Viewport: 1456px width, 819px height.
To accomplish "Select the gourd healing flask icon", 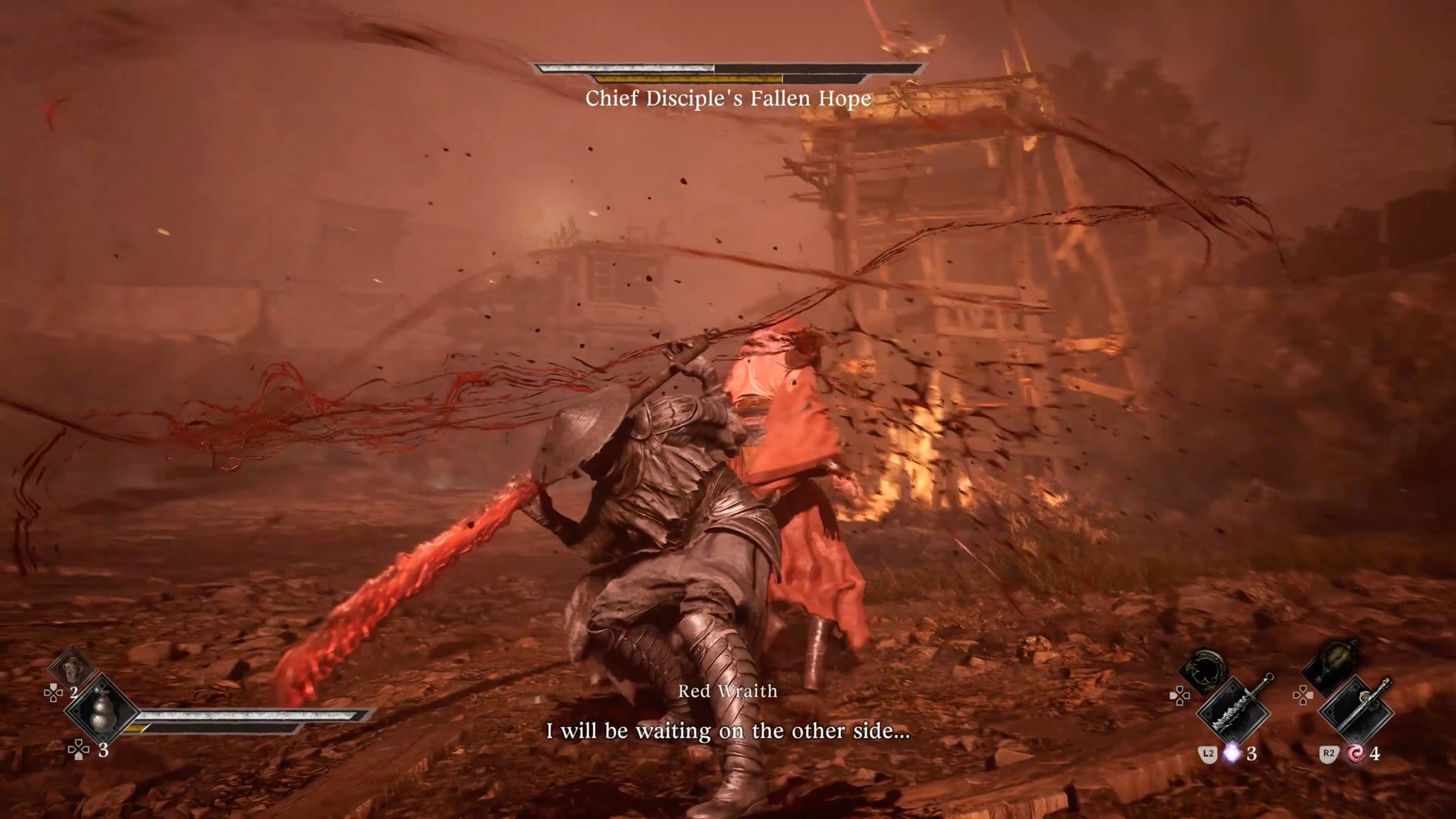I will [102, 713].
